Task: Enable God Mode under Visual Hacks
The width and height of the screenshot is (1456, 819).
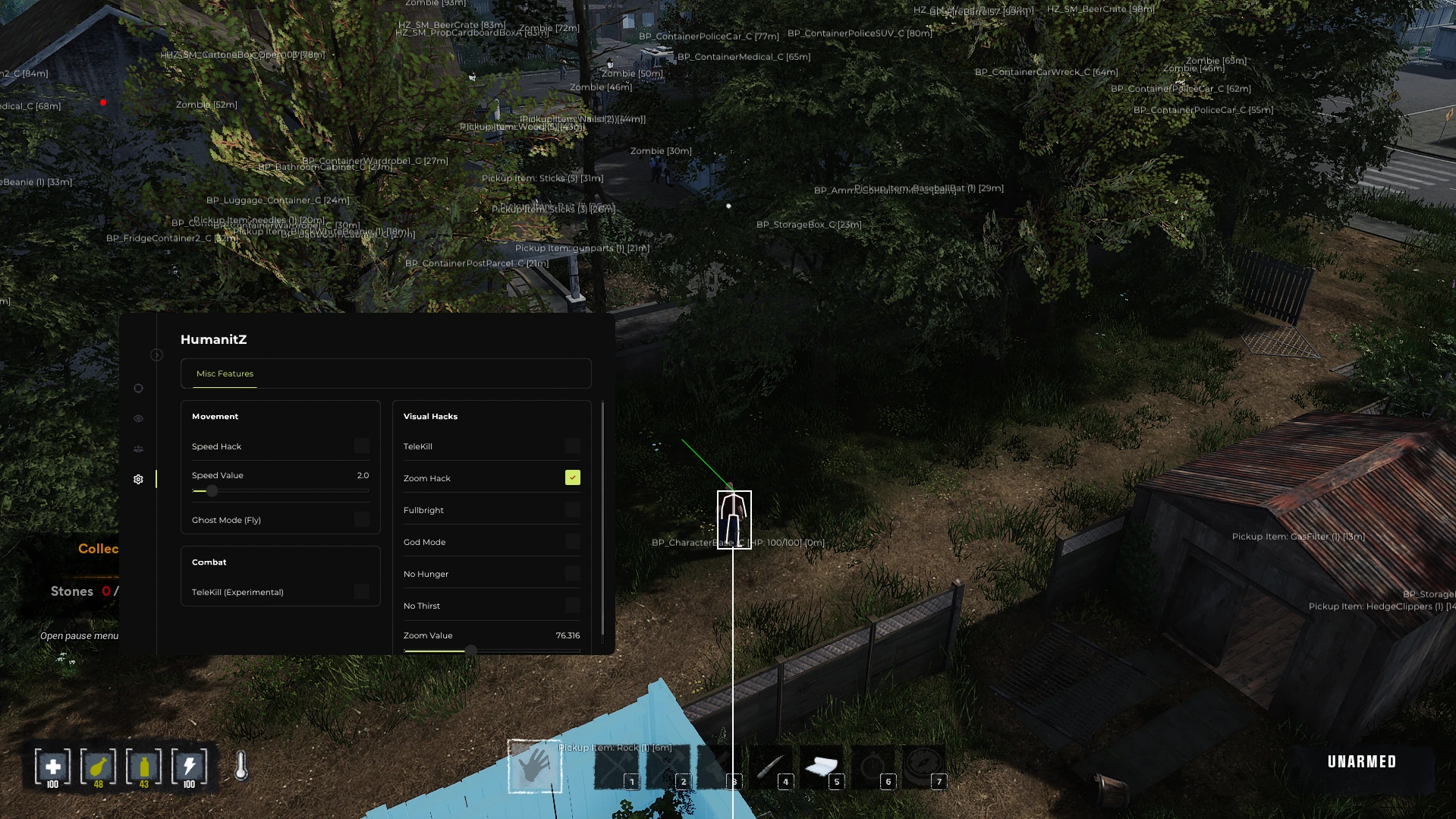Action: (572, 540)
